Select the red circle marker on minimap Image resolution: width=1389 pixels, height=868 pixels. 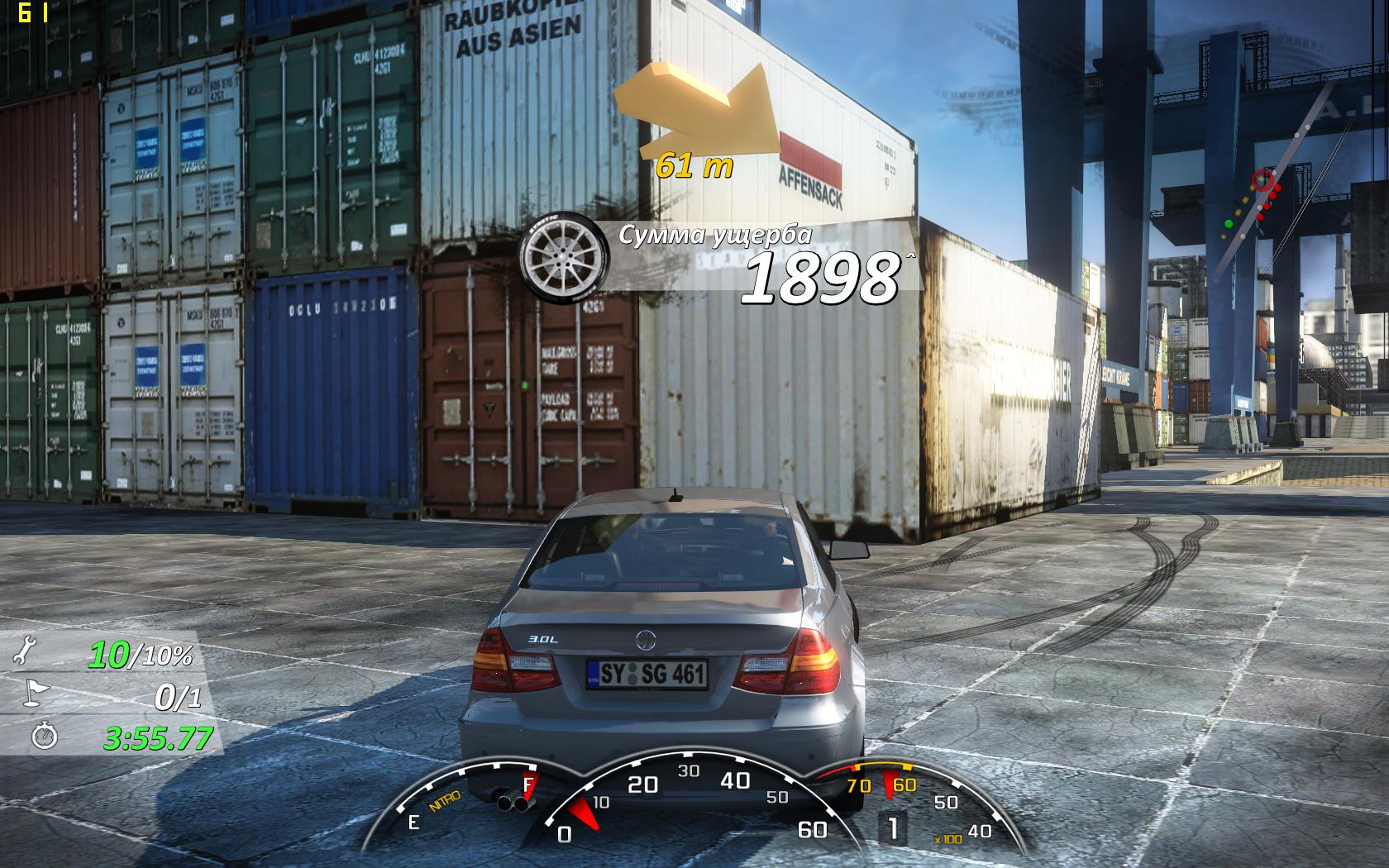point(1262,179)
